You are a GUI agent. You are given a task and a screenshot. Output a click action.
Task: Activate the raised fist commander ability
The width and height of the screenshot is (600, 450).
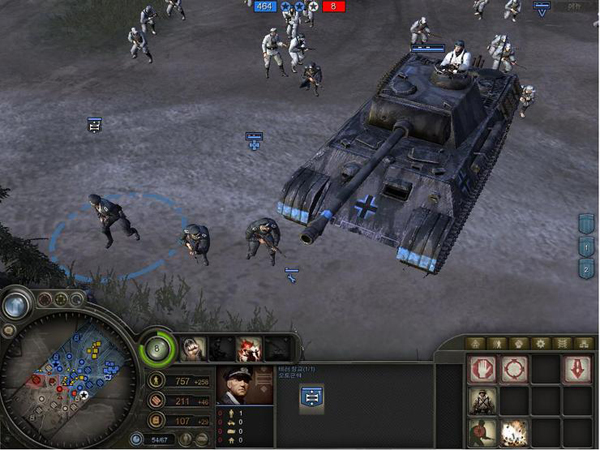pyautogui.click(x=193, y=348)
